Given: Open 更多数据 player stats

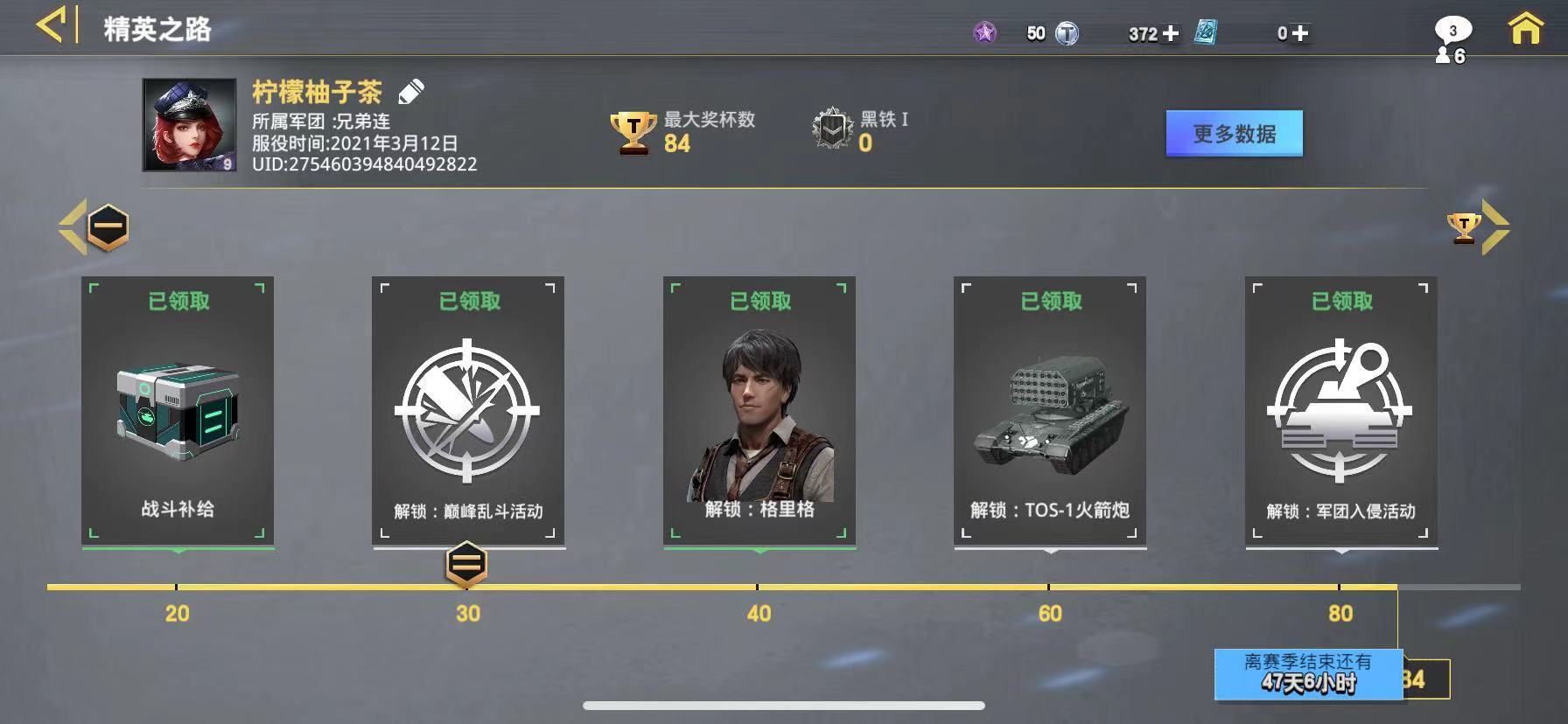Looking at the screenshot, I should (1234, 134).
